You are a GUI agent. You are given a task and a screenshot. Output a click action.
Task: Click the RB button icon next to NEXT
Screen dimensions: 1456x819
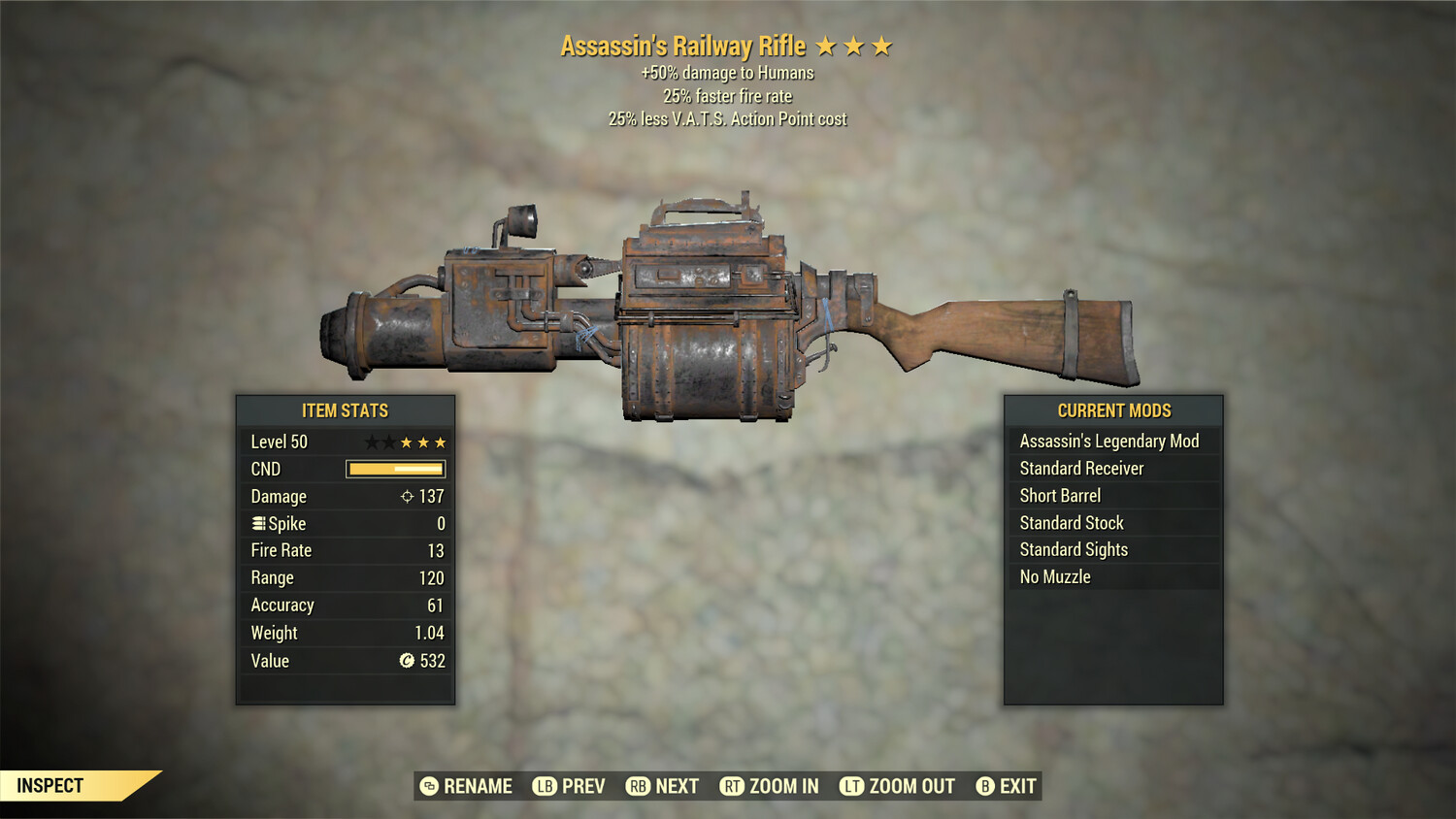[641, 786]
